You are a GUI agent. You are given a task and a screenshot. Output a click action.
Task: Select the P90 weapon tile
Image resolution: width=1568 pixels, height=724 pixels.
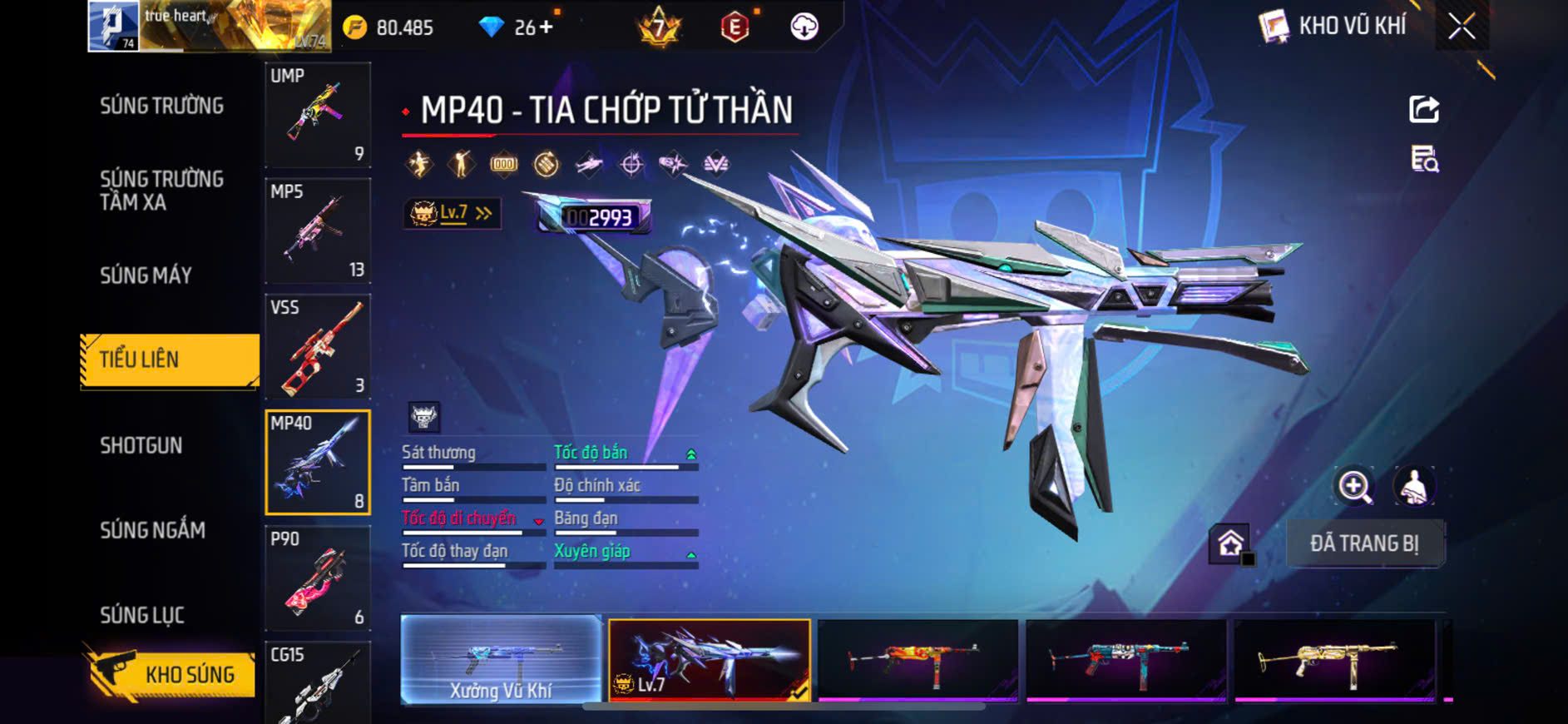pos(318,578)
